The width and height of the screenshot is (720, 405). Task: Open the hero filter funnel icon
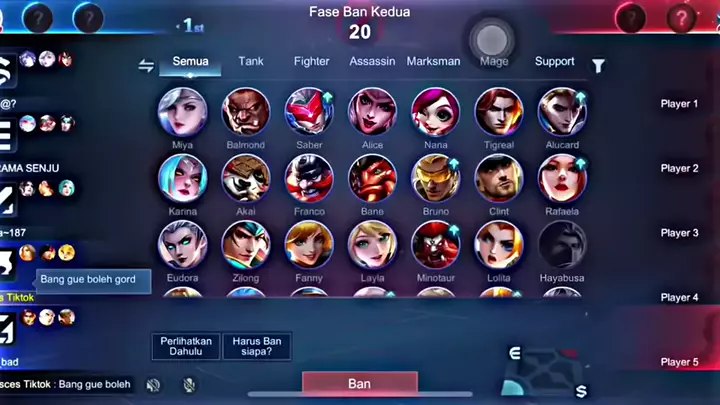(x=598, y=66)
